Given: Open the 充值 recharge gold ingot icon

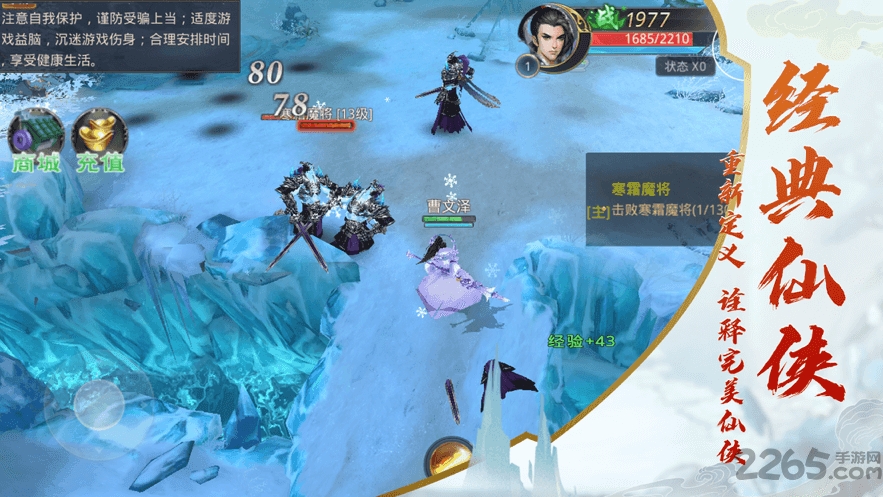Looking at the screenshot, I should coord(99,138).
